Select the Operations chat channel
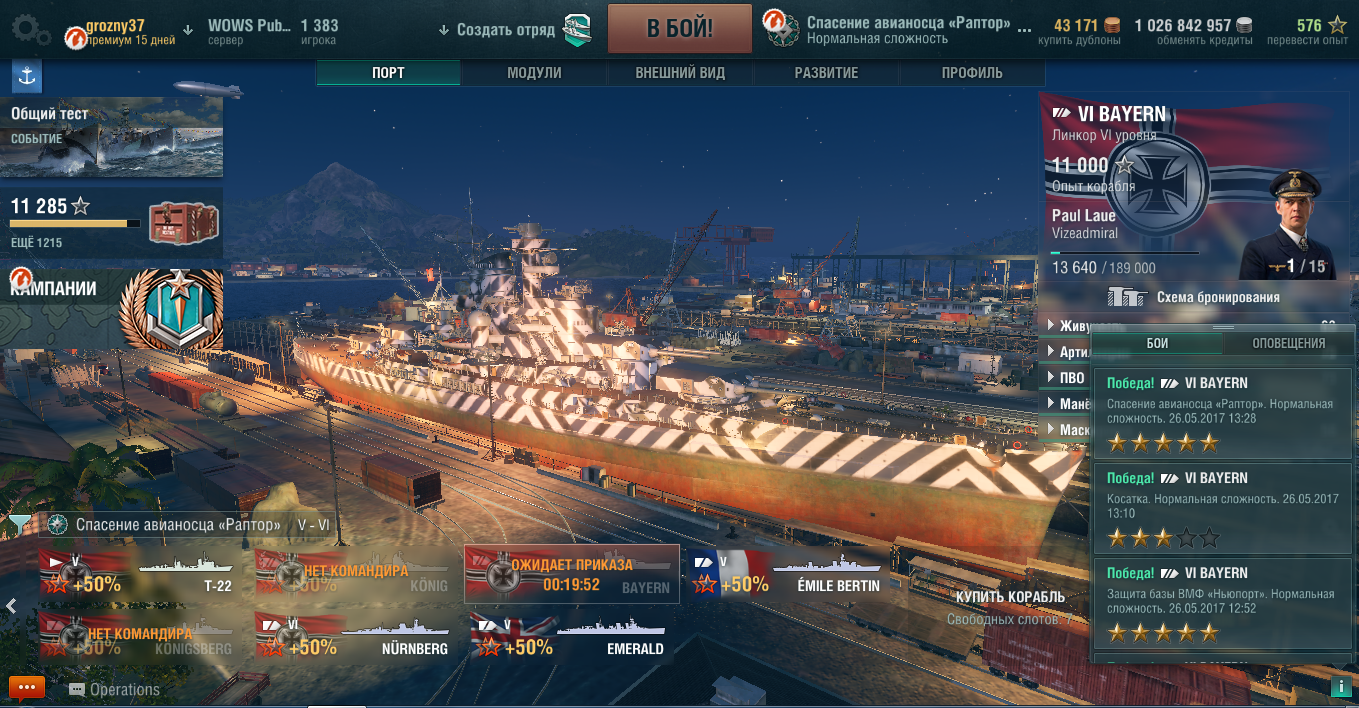The width and height of the screenshot is (1359, 708). pos(115,689)
